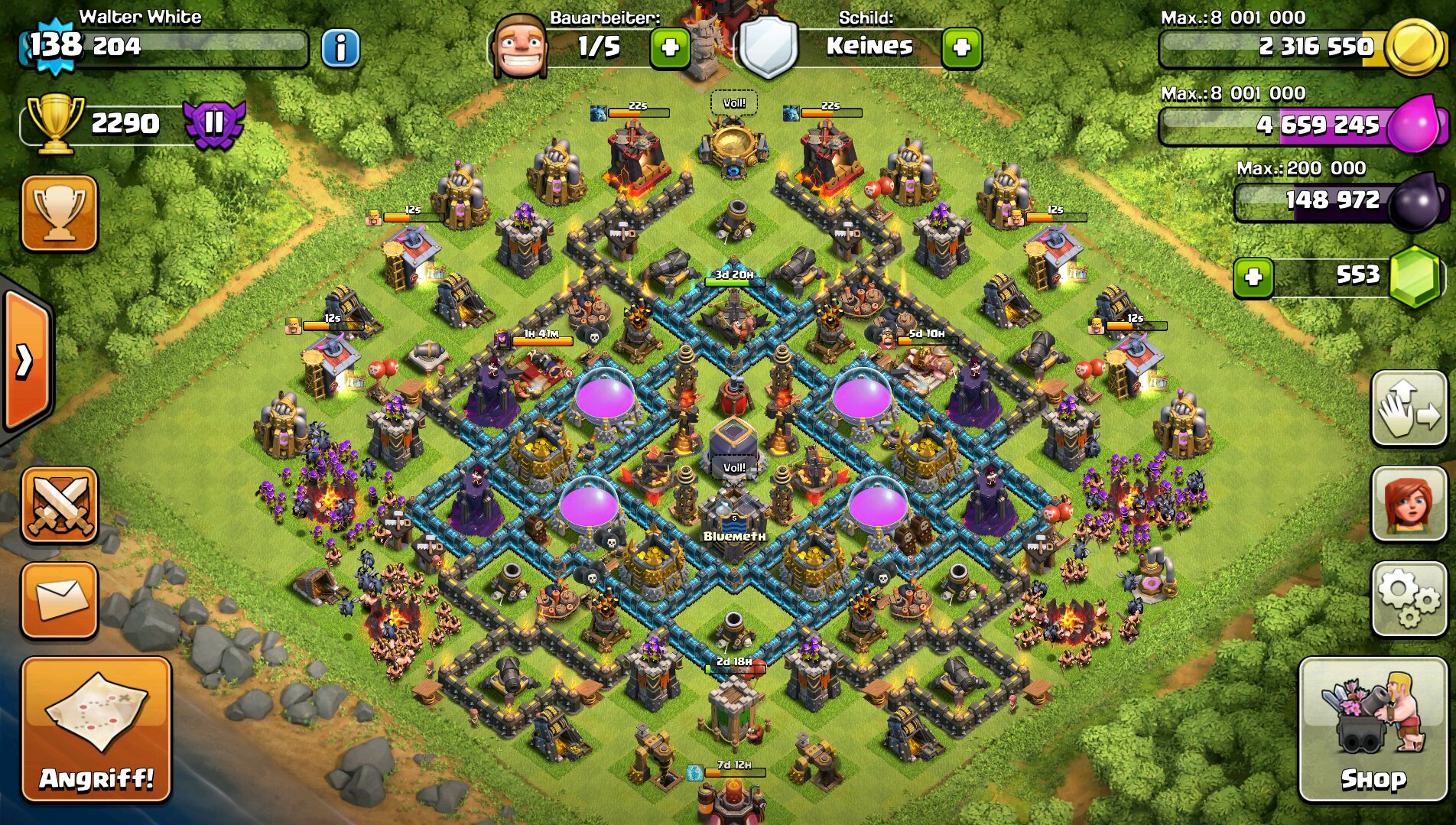Open the purple league badge
Viewport: 1456px width, 825px height.
(x=214, y=122)
